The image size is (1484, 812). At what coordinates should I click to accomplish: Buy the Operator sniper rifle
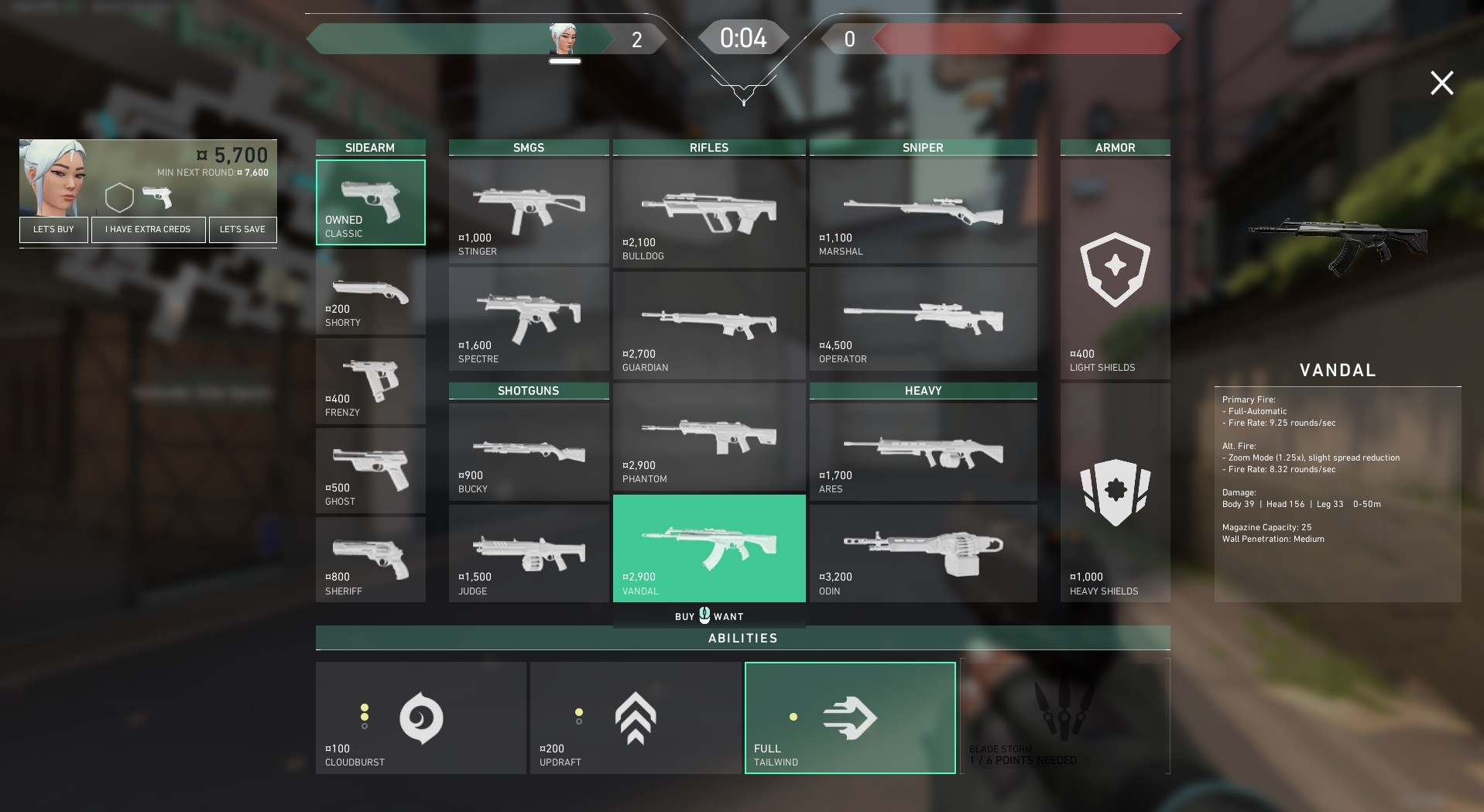pos(923,319)
